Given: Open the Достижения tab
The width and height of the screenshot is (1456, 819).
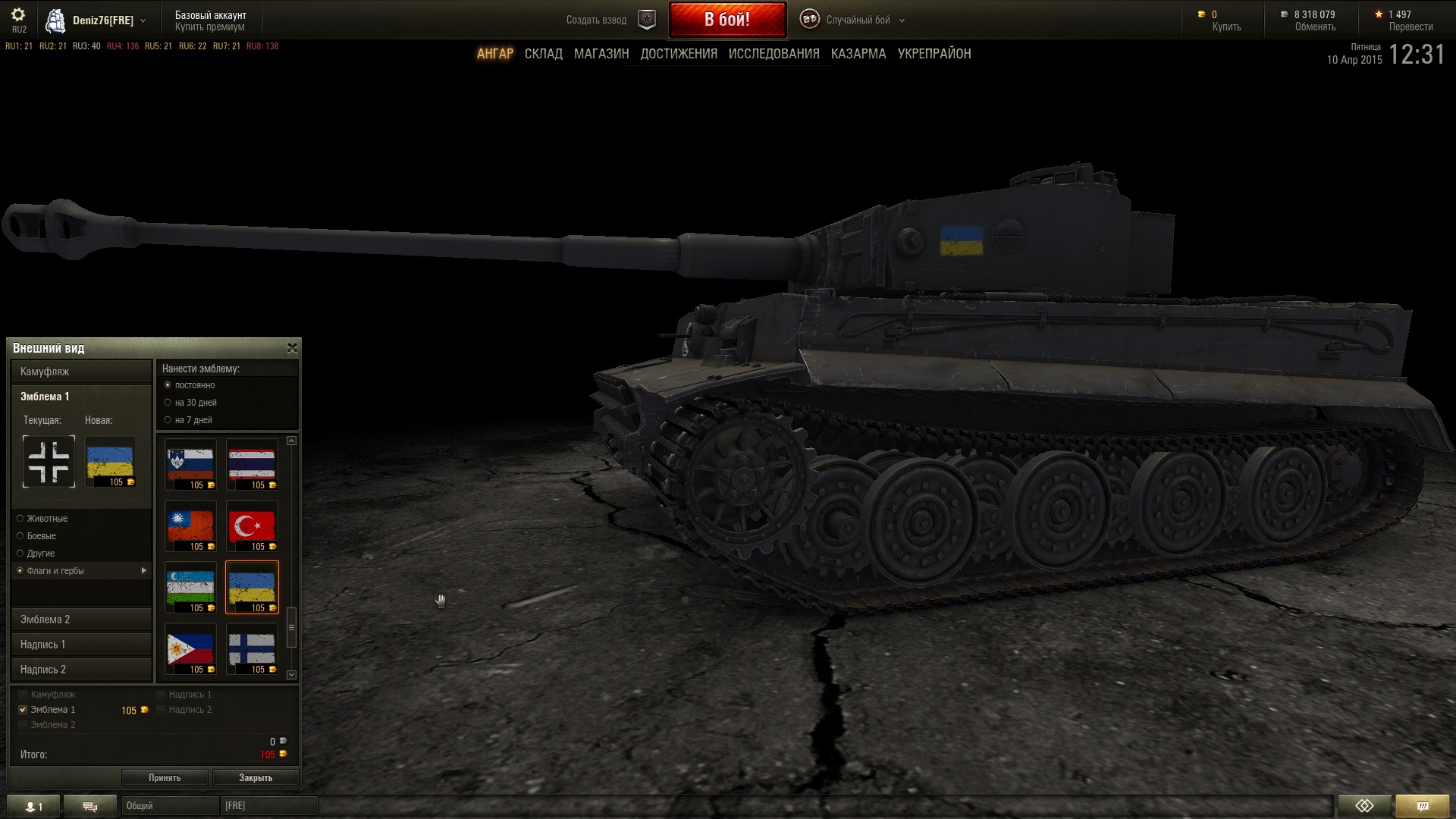Looking at the screenshot, I should (679, 54).
